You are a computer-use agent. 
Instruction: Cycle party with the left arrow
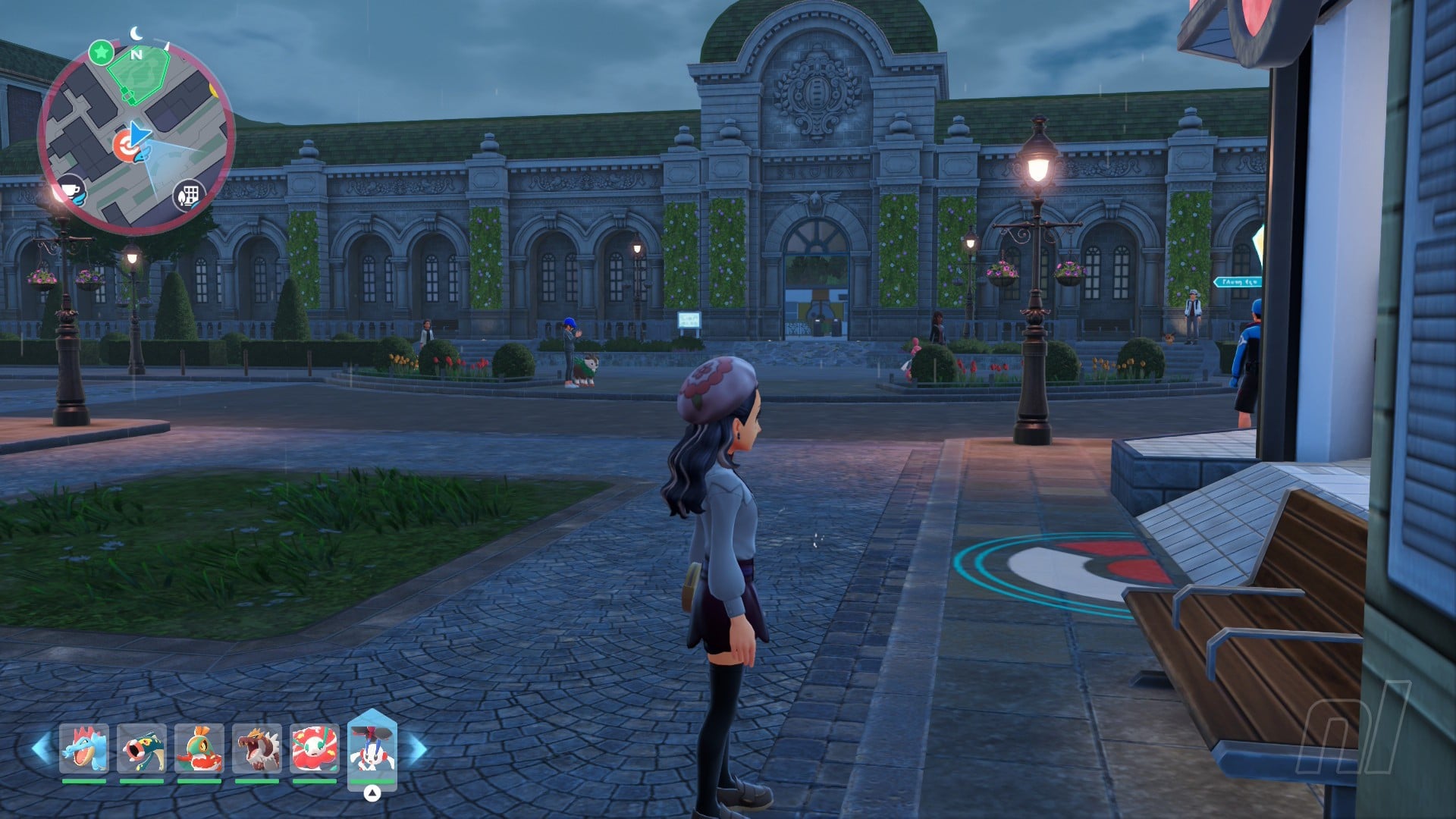(x=42, y=748)
